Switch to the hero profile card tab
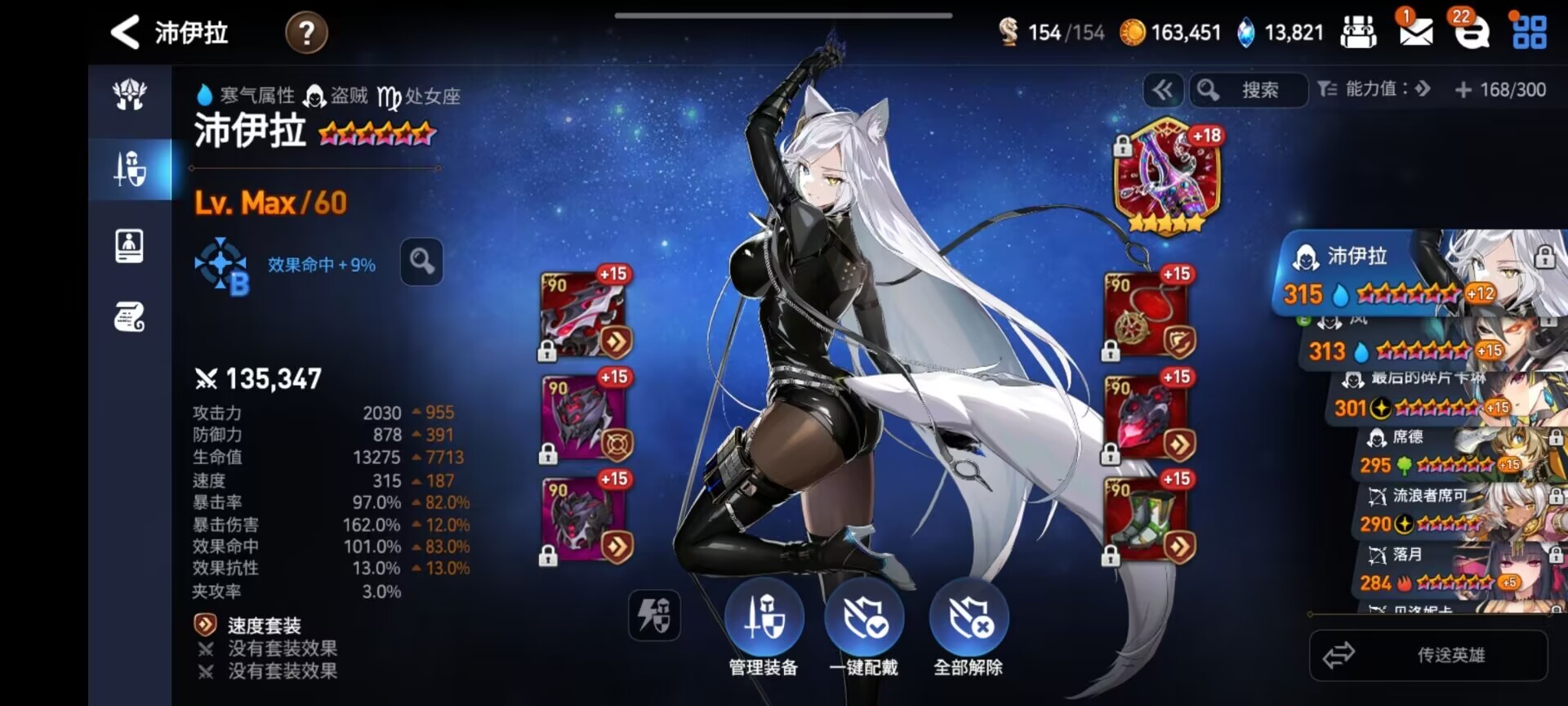 pyautogui.click(x=130, y=245)
